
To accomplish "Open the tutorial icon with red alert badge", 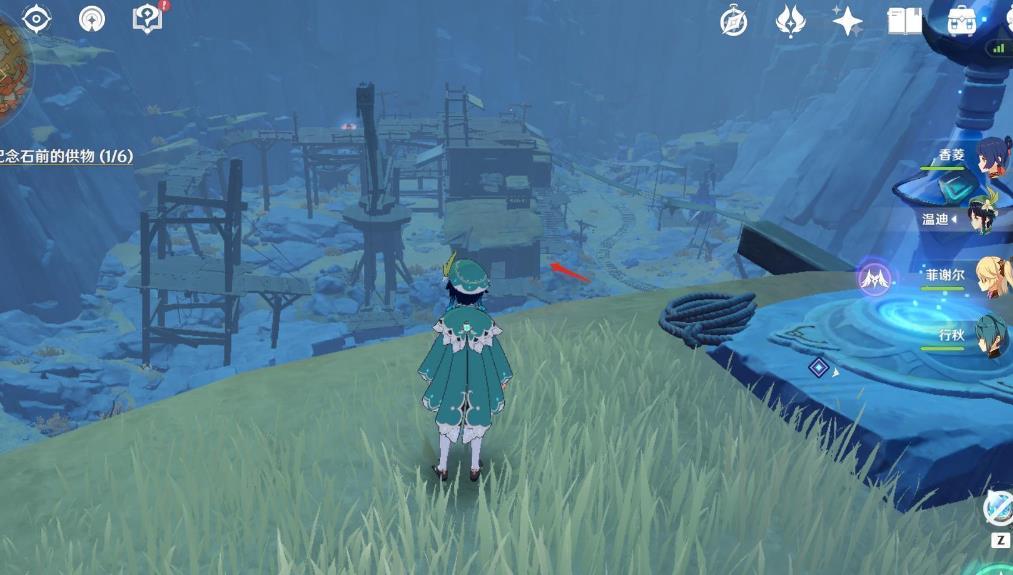I will coord(147,18).
